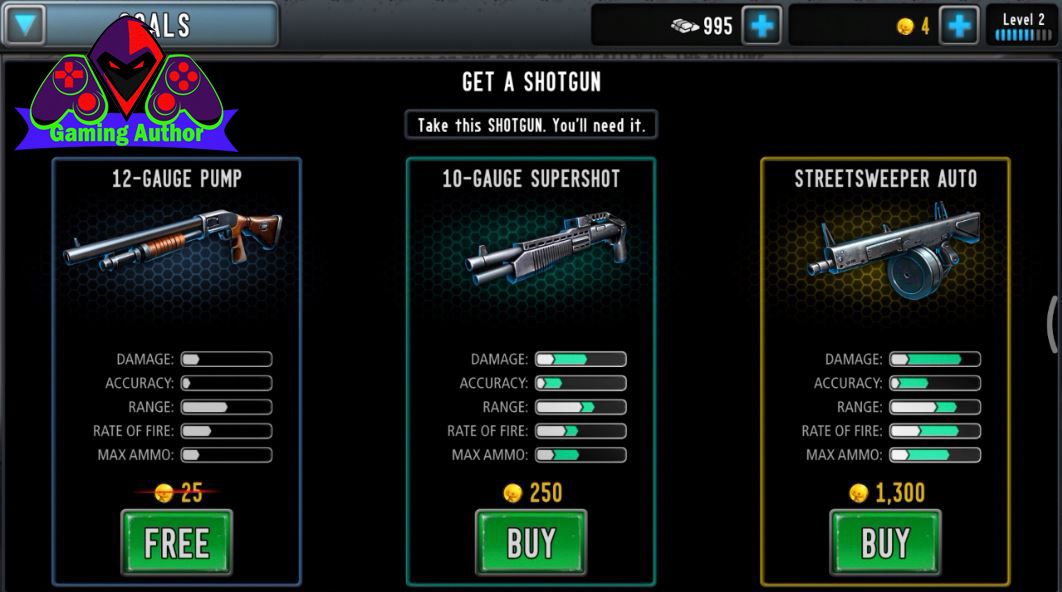Buy the Streetsweeper Auto shotgun
The width and height of the screenshot is (1062, 592).
pos(885,543)
